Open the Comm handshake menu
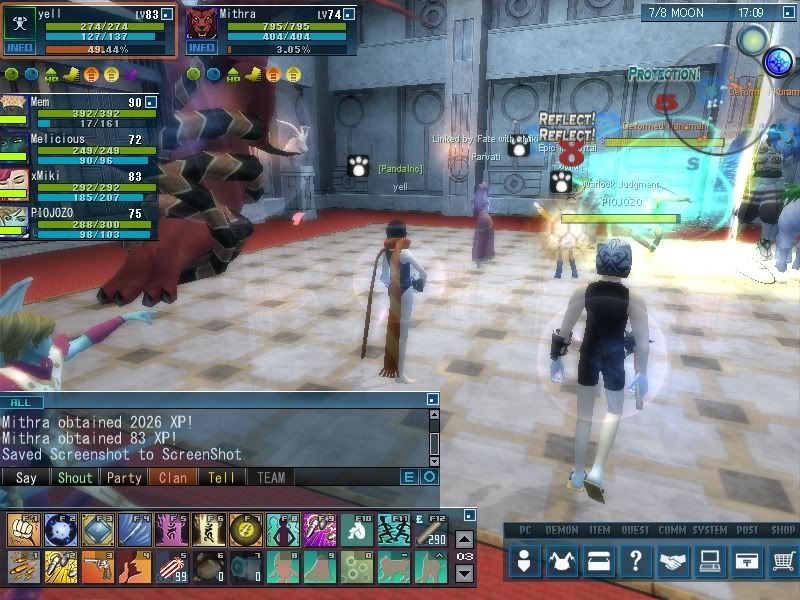The width and height of the screenshot is (800, 600). pos(672,562)
